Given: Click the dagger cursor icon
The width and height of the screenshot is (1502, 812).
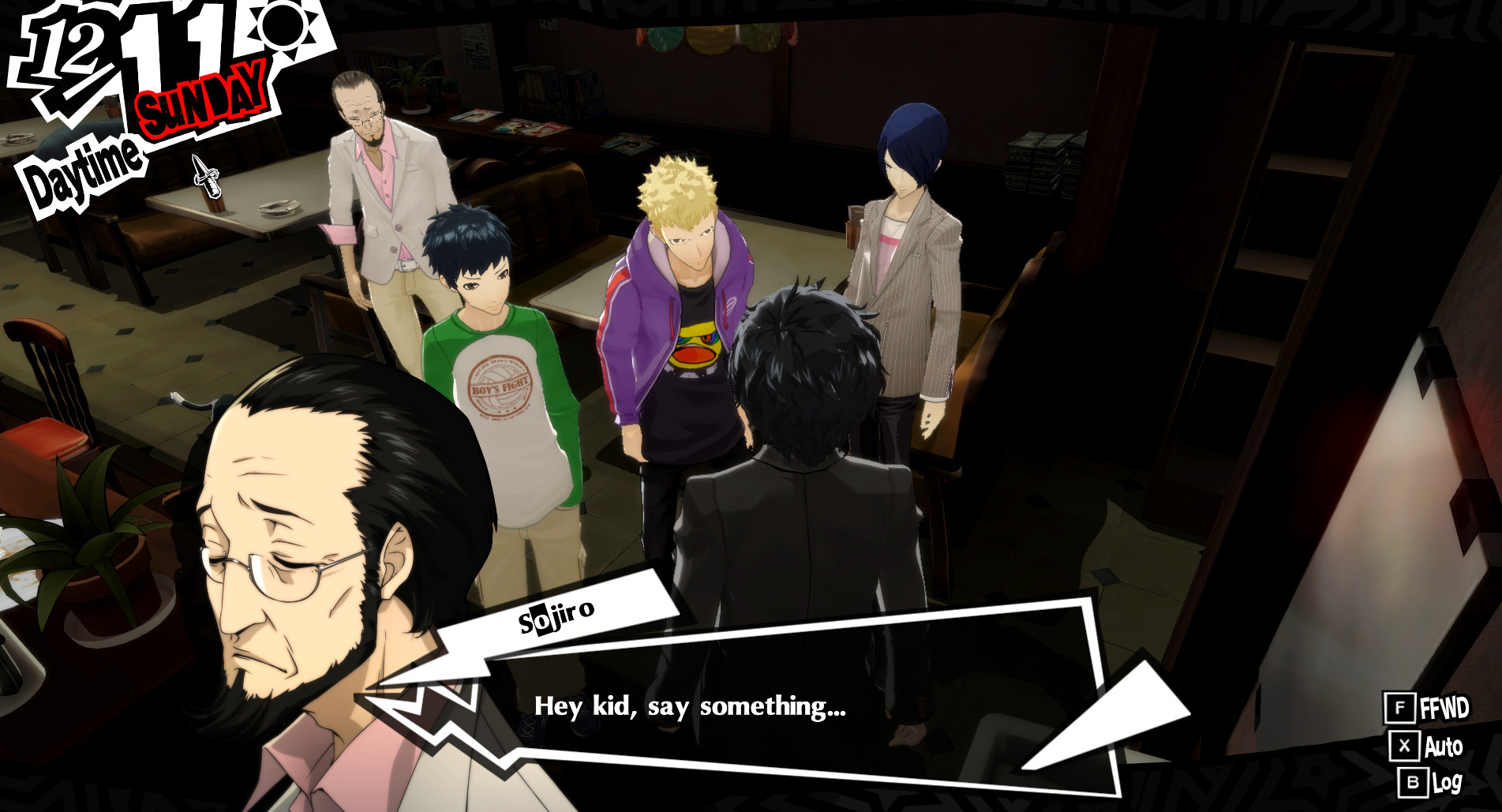Looking at the screenshot, I should point(208,178).
